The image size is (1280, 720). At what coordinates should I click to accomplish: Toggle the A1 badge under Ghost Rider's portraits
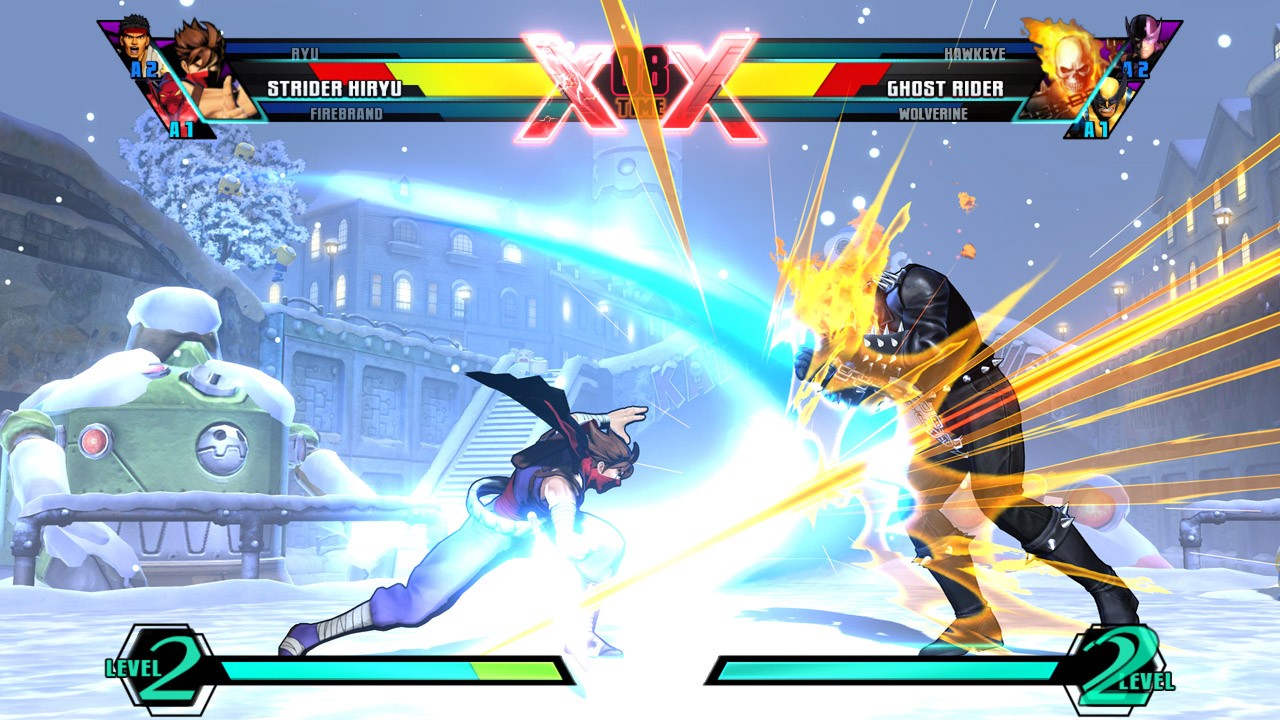tap(1097, 128)
